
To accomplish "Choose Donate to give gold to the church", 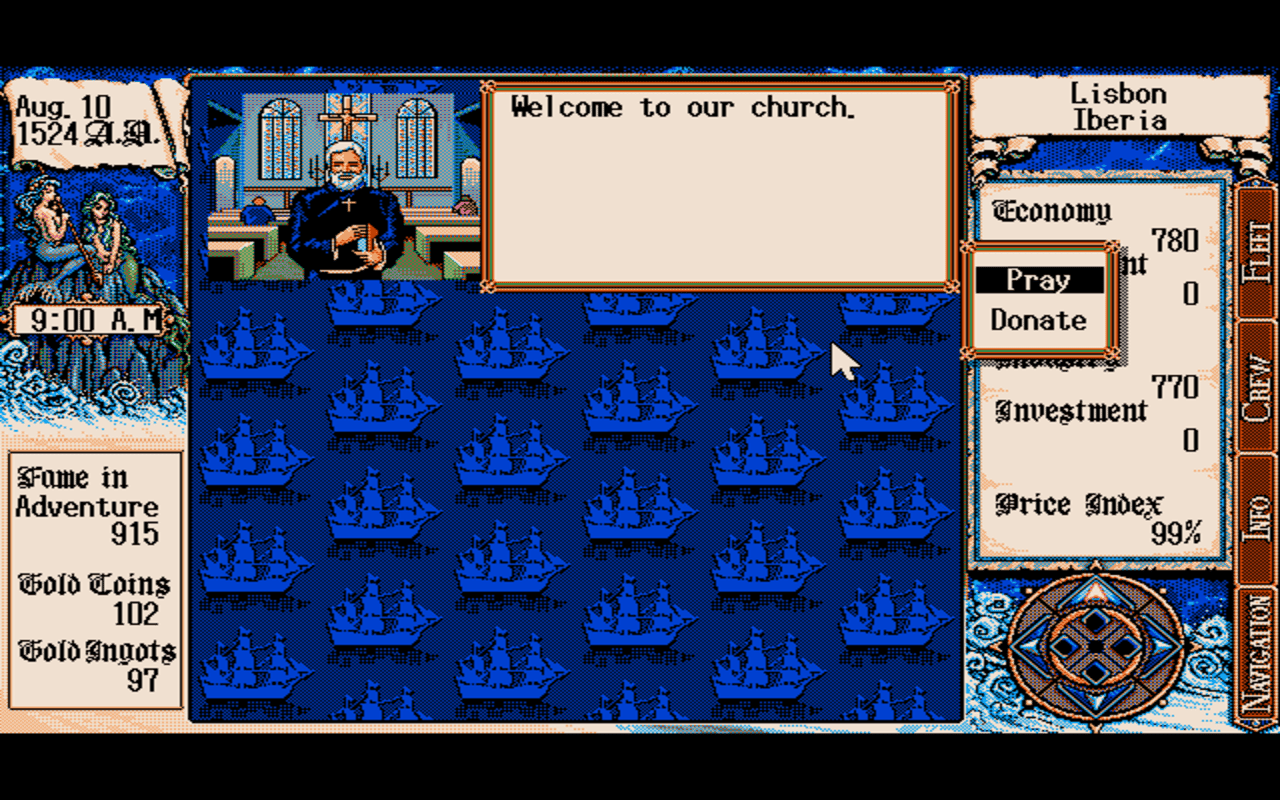I will tap(1037, 321).
